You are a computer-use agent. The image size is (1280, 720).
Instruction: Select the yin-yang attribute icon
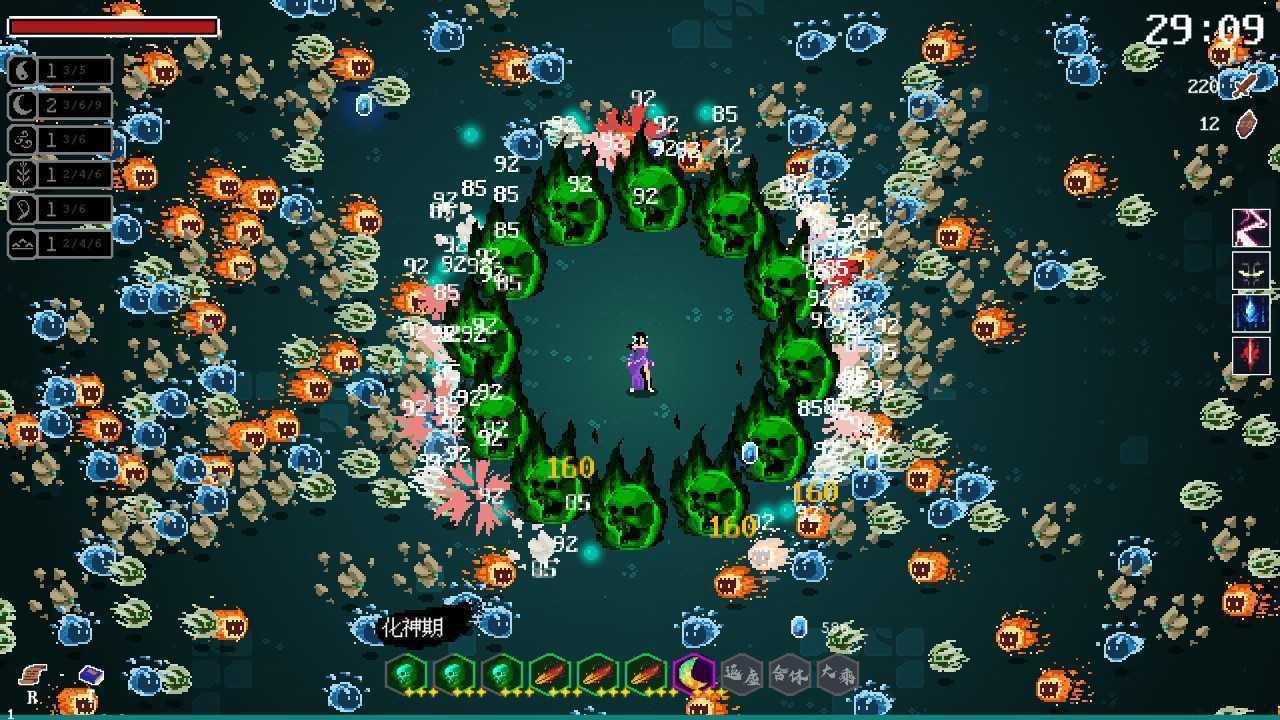[x=23, y=70]
